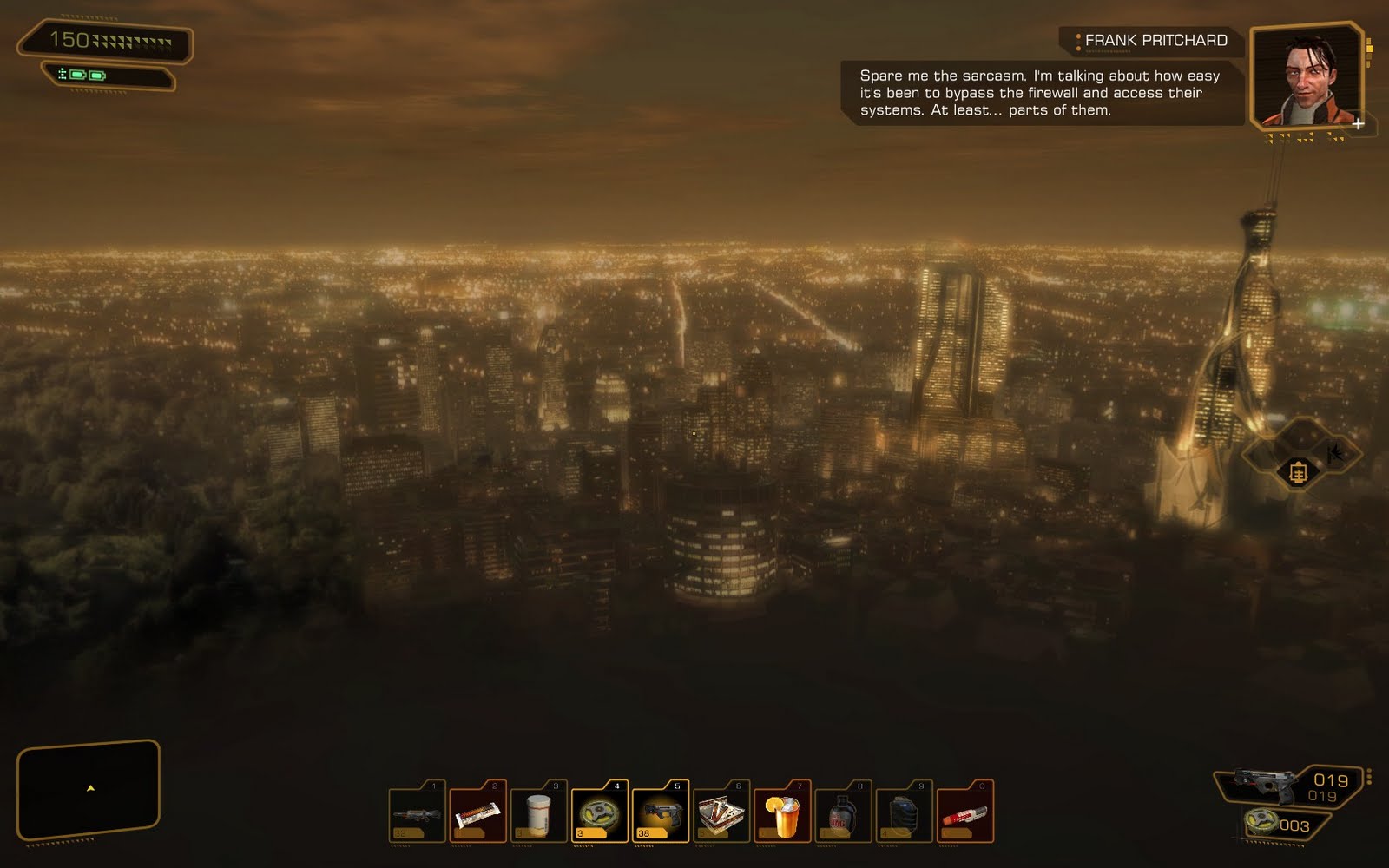Select the rifle in hotbar slot 1
Screen dimensions: 1389x868
coord(417,813)
